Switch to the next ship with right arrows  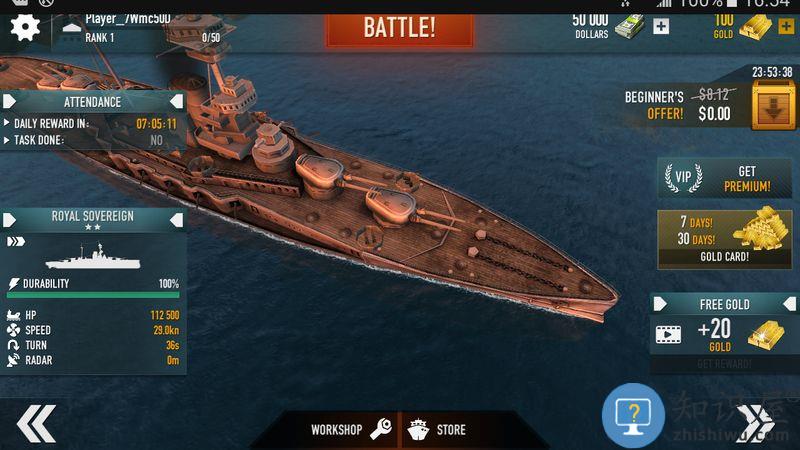pos(757,423)
